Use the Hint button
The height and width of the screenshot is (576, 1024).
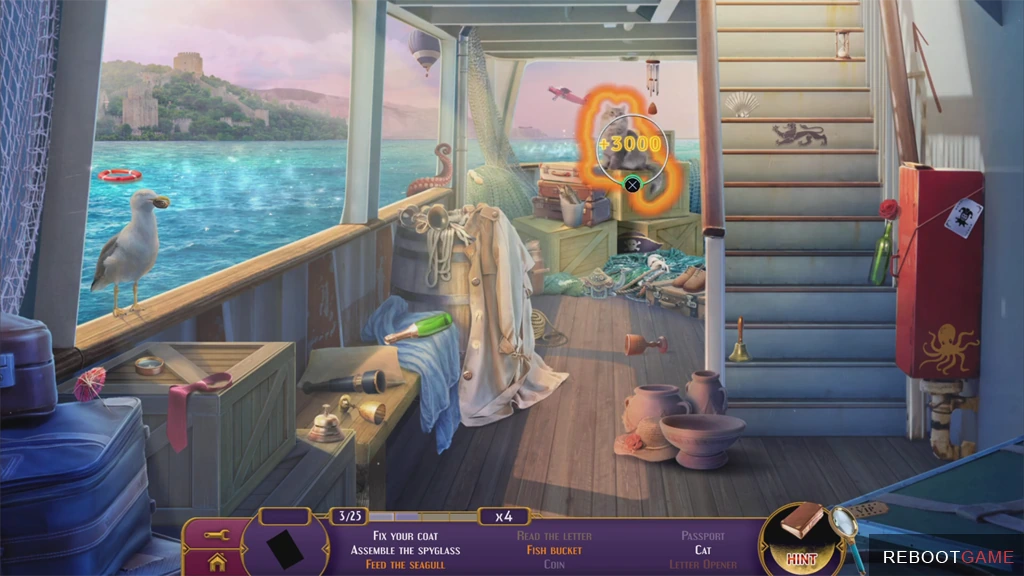[x=801, y=557]
